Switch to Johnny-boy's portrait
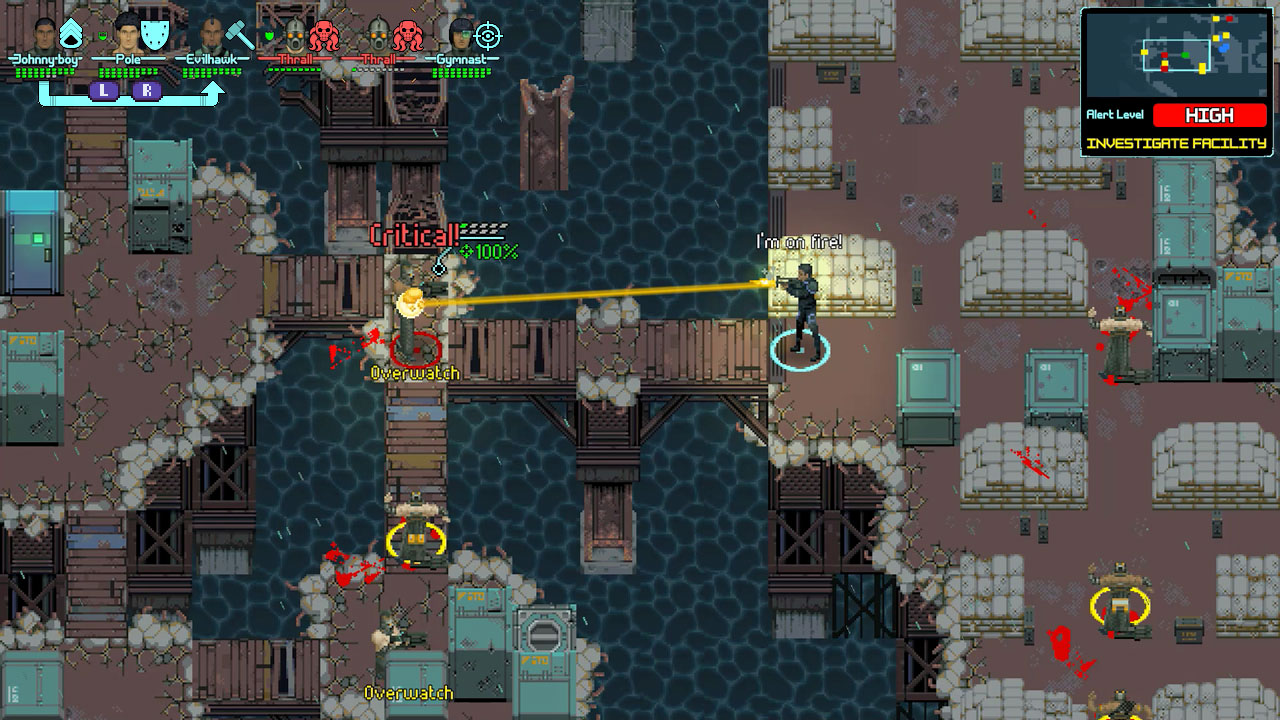Screen dimensions: 1280x720 41,37
